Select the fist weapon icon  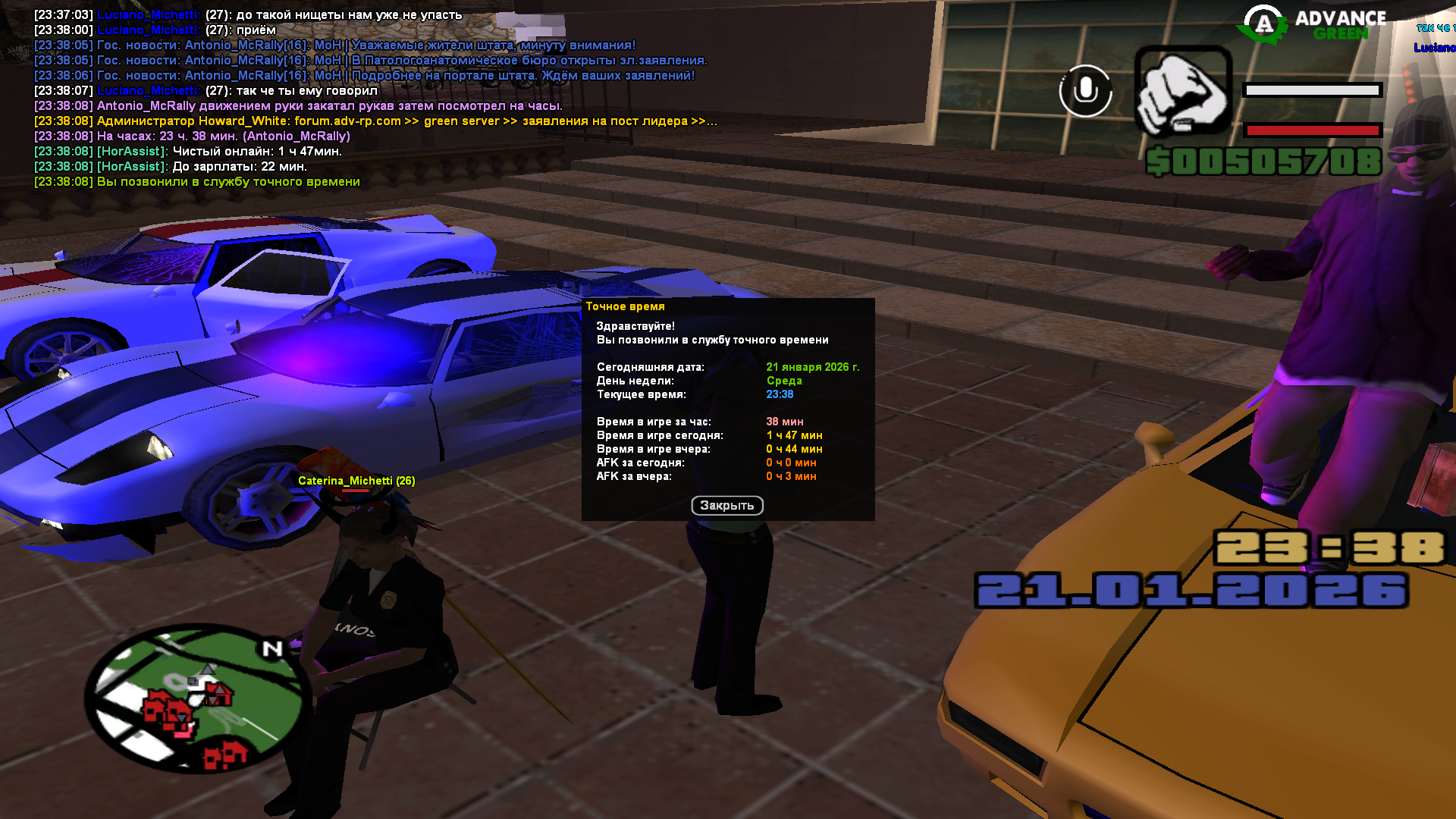pyautogui.click(x=1182, y=91)
